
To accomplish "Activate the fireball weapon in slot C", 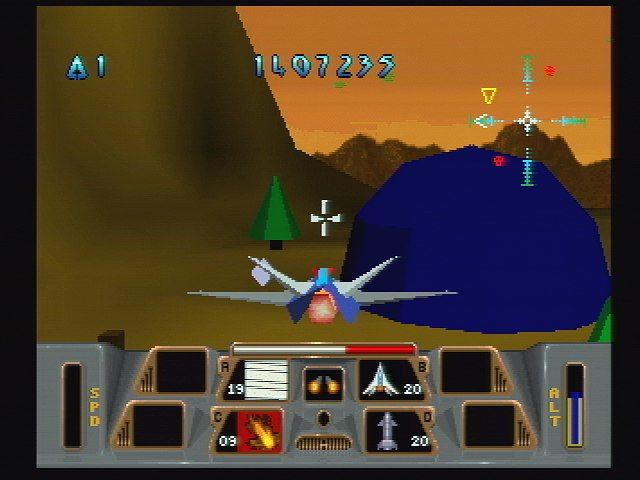I will [x=258, y=430].
